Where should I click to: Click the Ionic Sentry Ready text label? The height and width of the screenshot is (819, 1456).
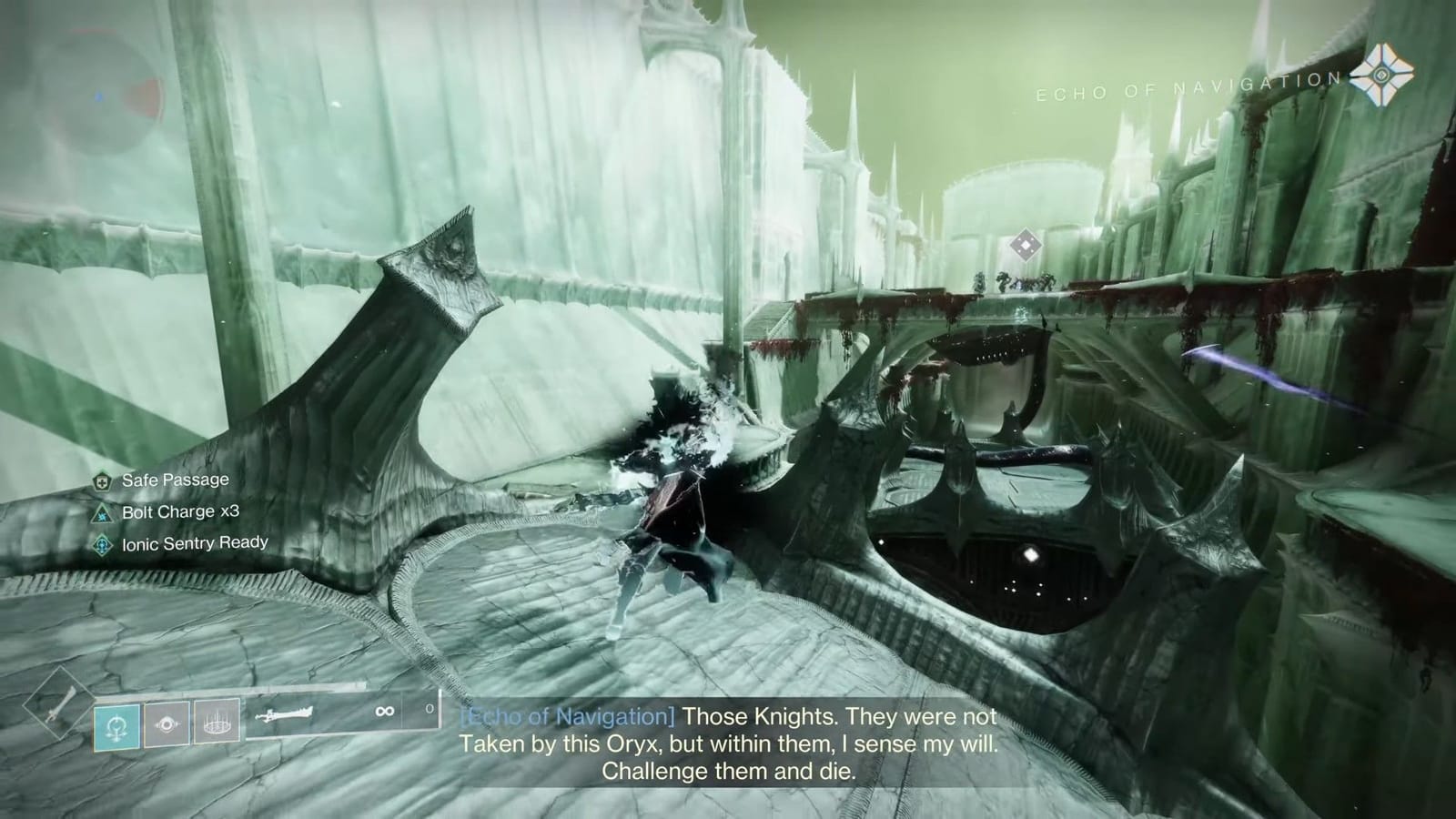tap(194, 542)
